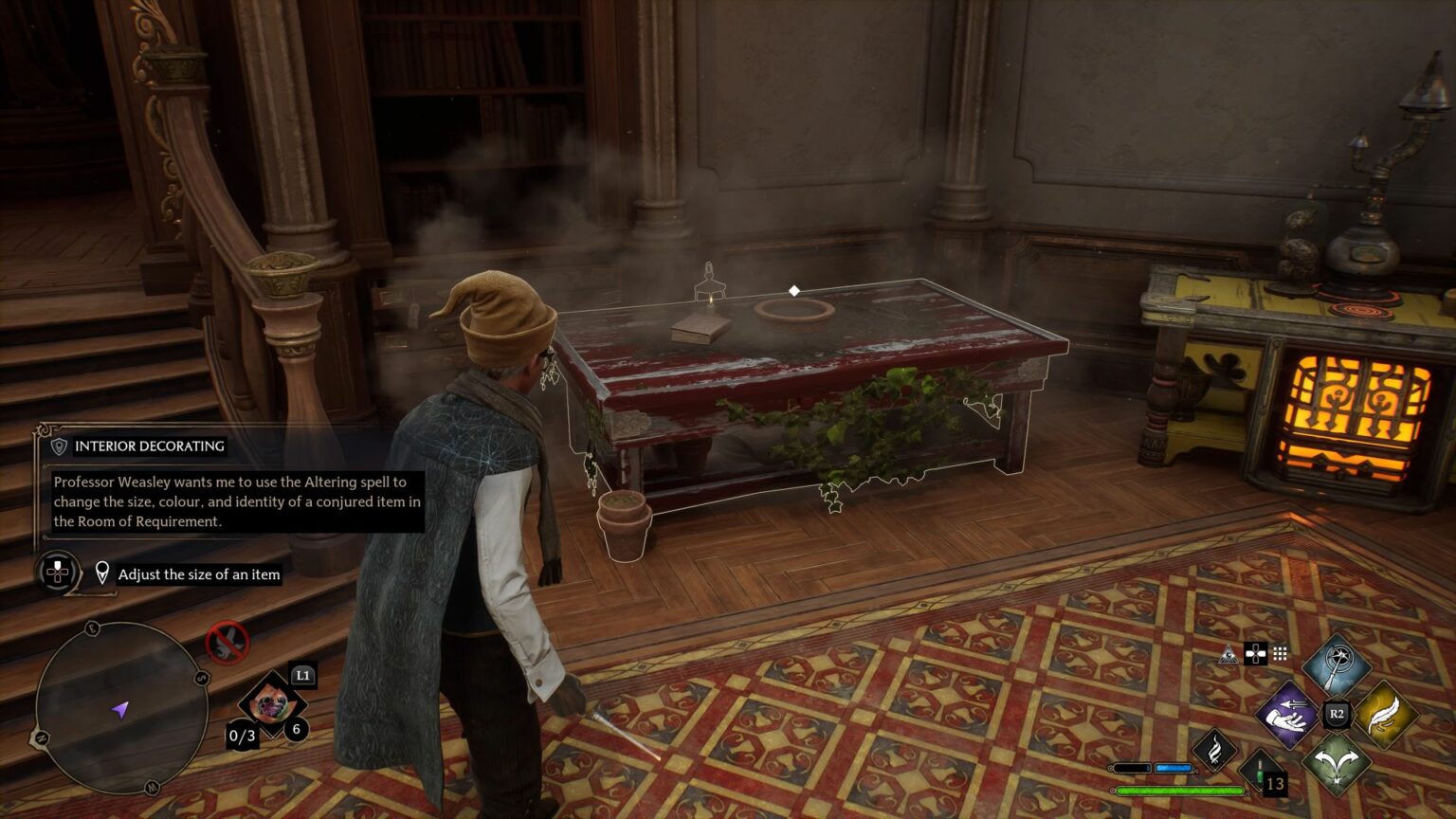Click the objective pin marker icon

[100, 571]
